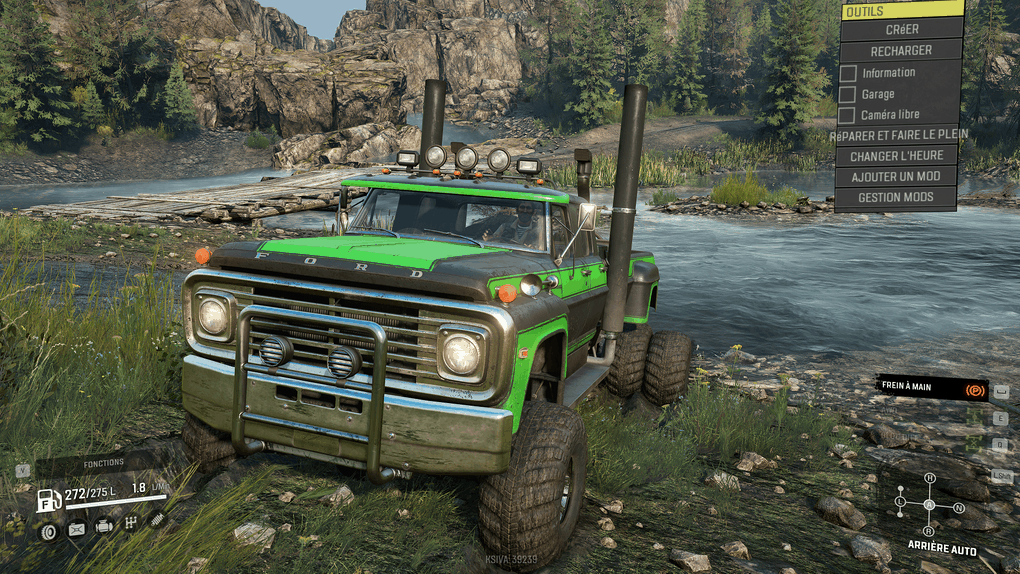The image size is (1020, 574).
Task: Select the H gear on the shifter
Action: (929, 479)
